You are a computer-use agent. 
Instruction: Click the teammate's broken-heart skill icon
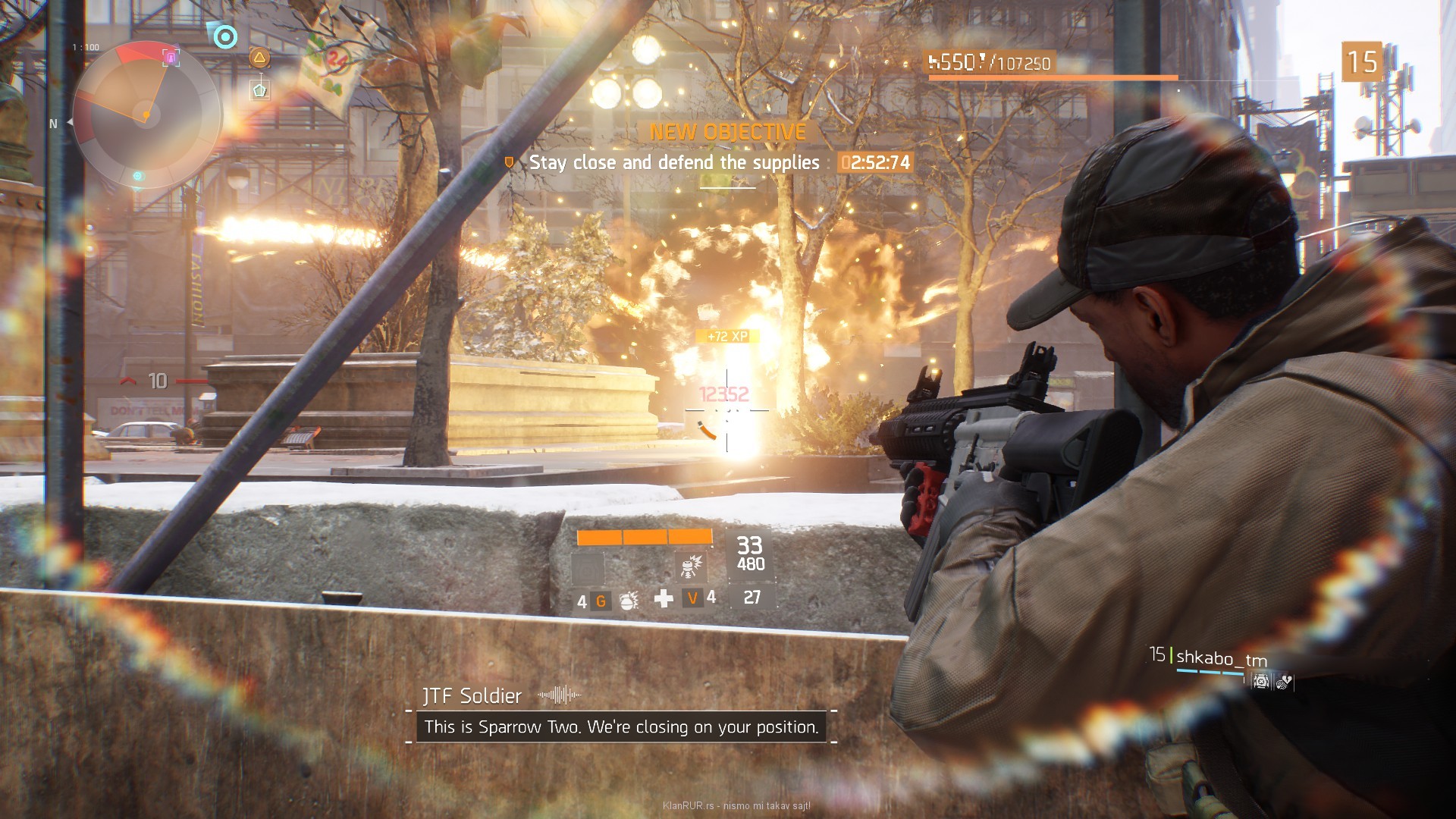pyautogui.click(x=1283, y=682)
